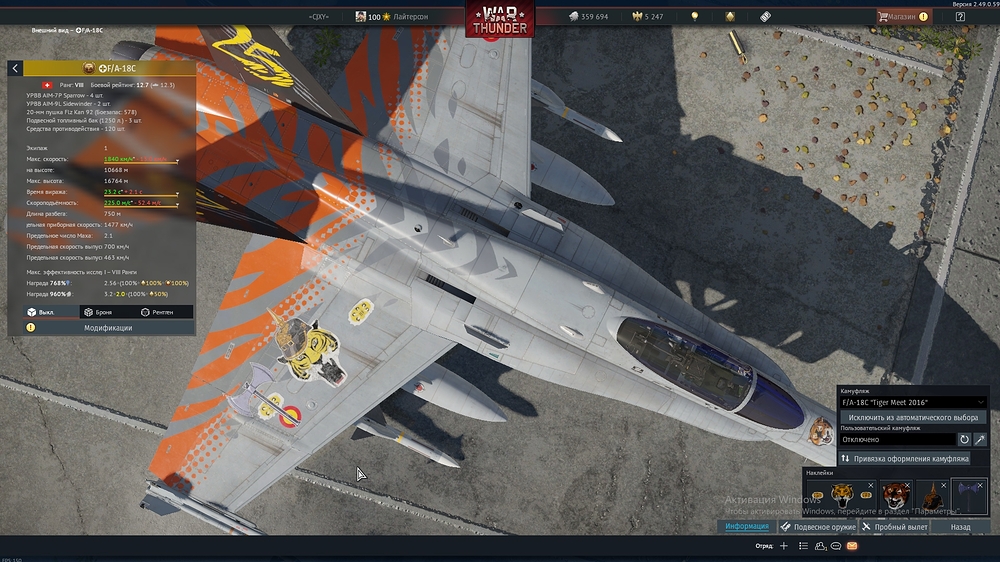Remove the spiked helmet decal
The image size is (1000, 562).
coord(943,485)
